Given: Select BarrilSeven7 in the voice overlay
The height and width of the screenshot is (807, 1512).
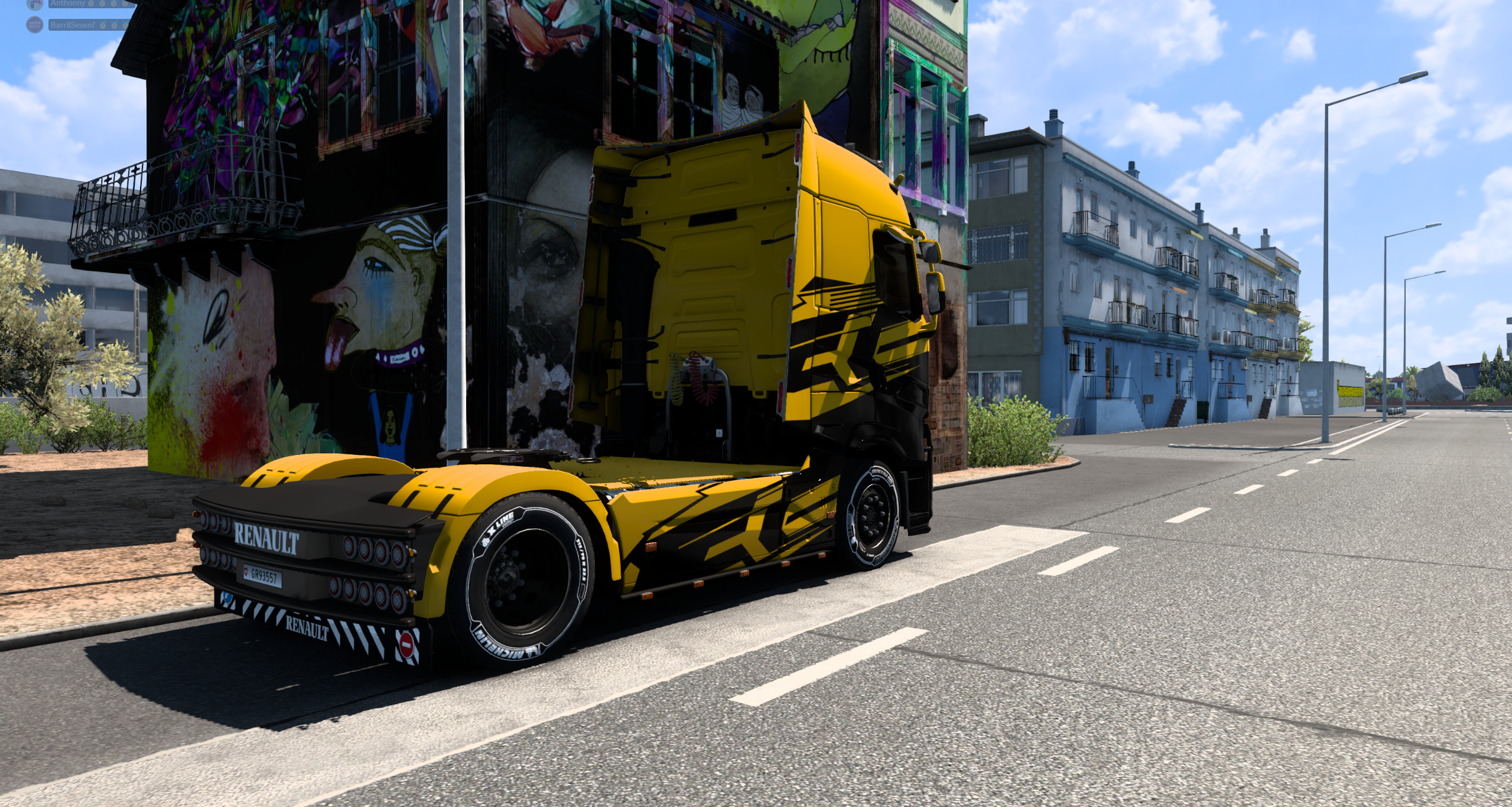Looking at the screenshot, I should click(x=73, y=25).
